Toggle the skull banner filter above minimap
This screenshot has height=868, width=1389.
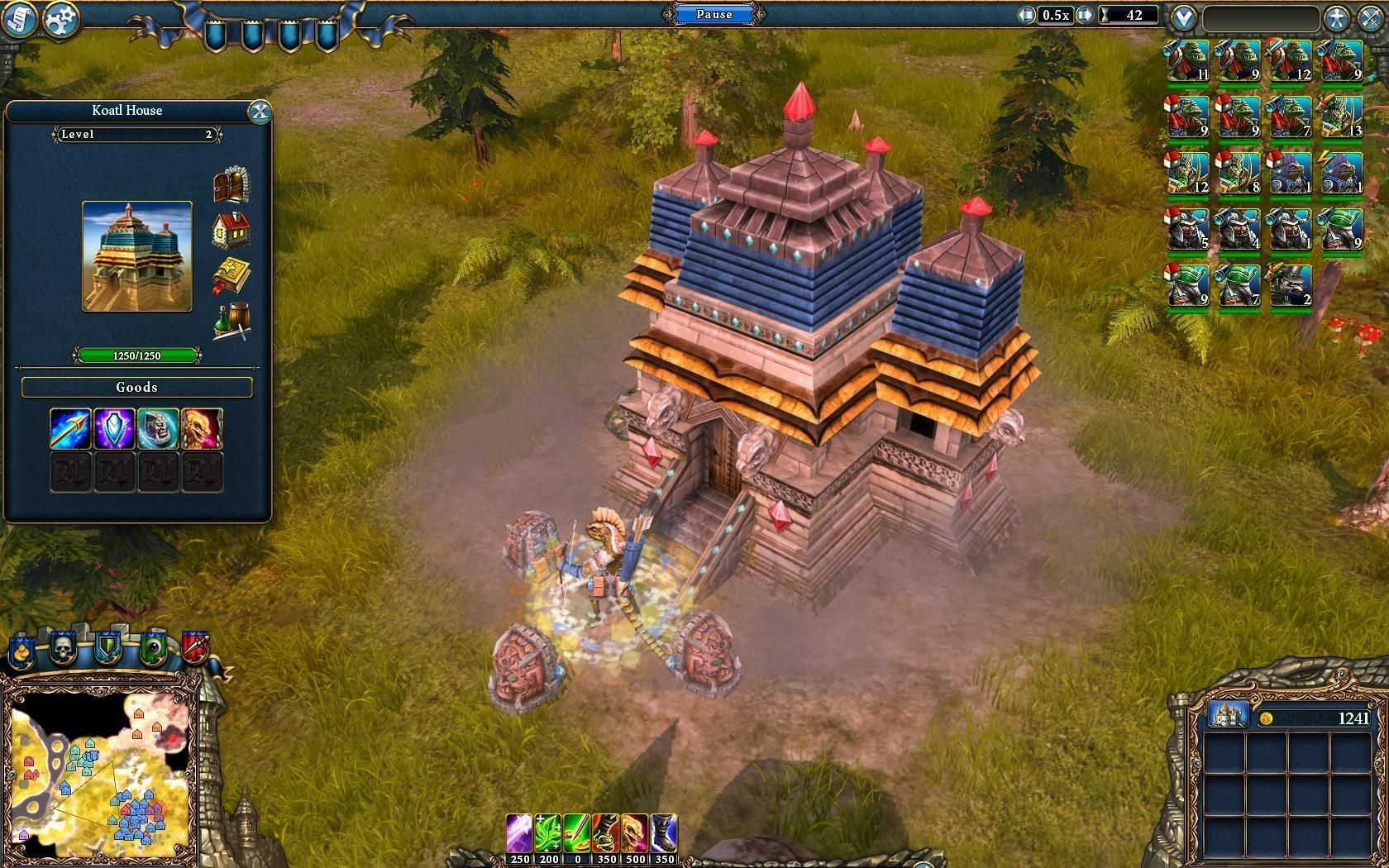pos(63,648)
